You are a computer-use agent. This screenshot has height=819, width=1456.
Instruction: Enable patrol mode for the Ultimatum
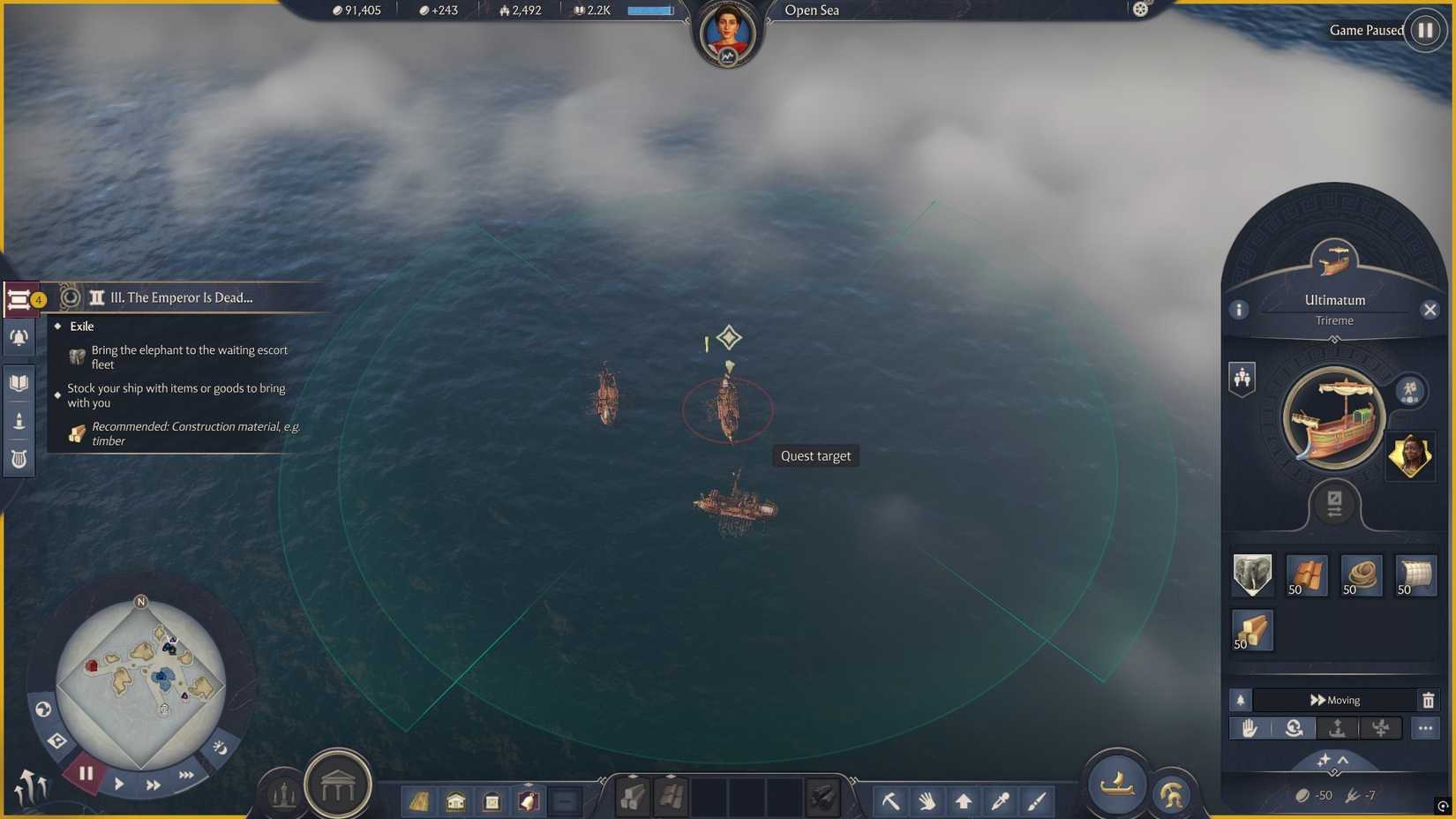[x=1294, y=728]
